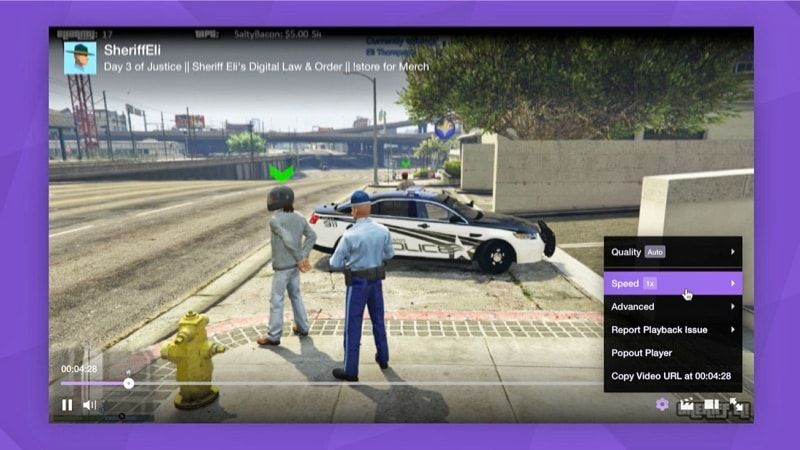800x450 pixels.
Task: Click the purple settings gear icon
Action: (662, 404)
